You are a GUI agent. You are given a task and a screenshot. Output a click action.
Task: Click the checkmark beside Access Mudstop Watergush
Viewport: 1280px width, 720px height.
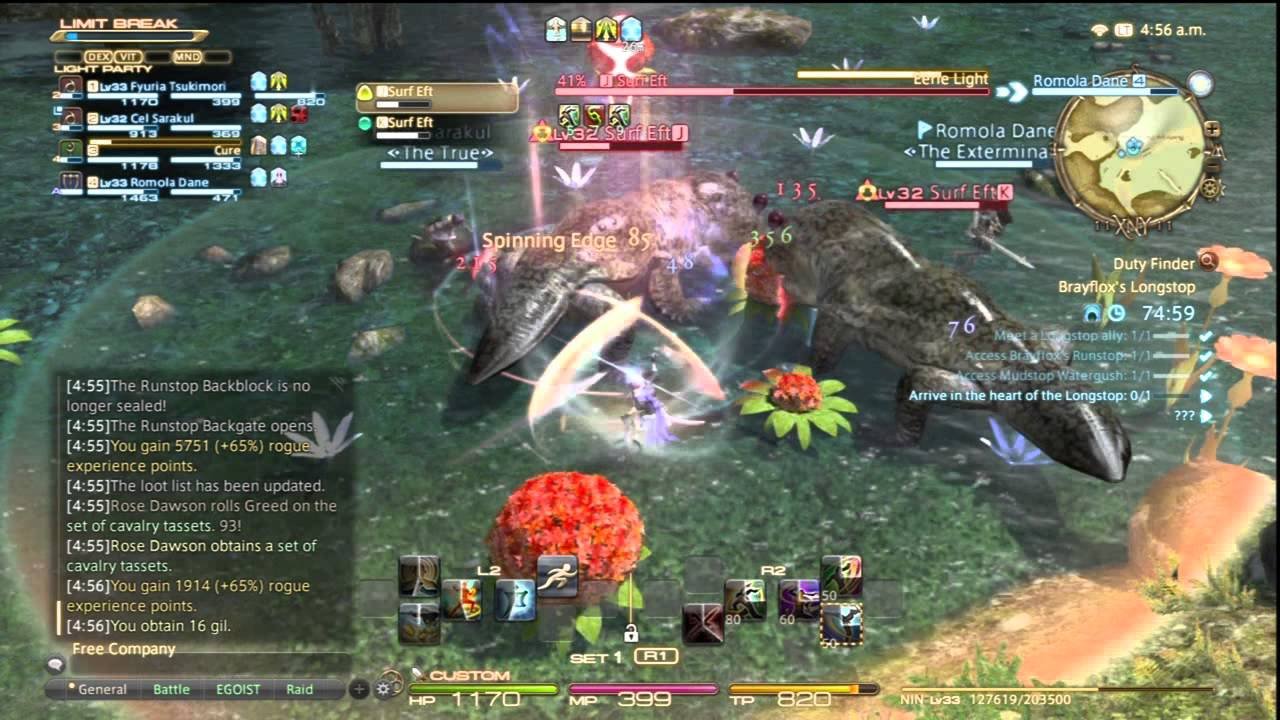[x=1204, y=376]
